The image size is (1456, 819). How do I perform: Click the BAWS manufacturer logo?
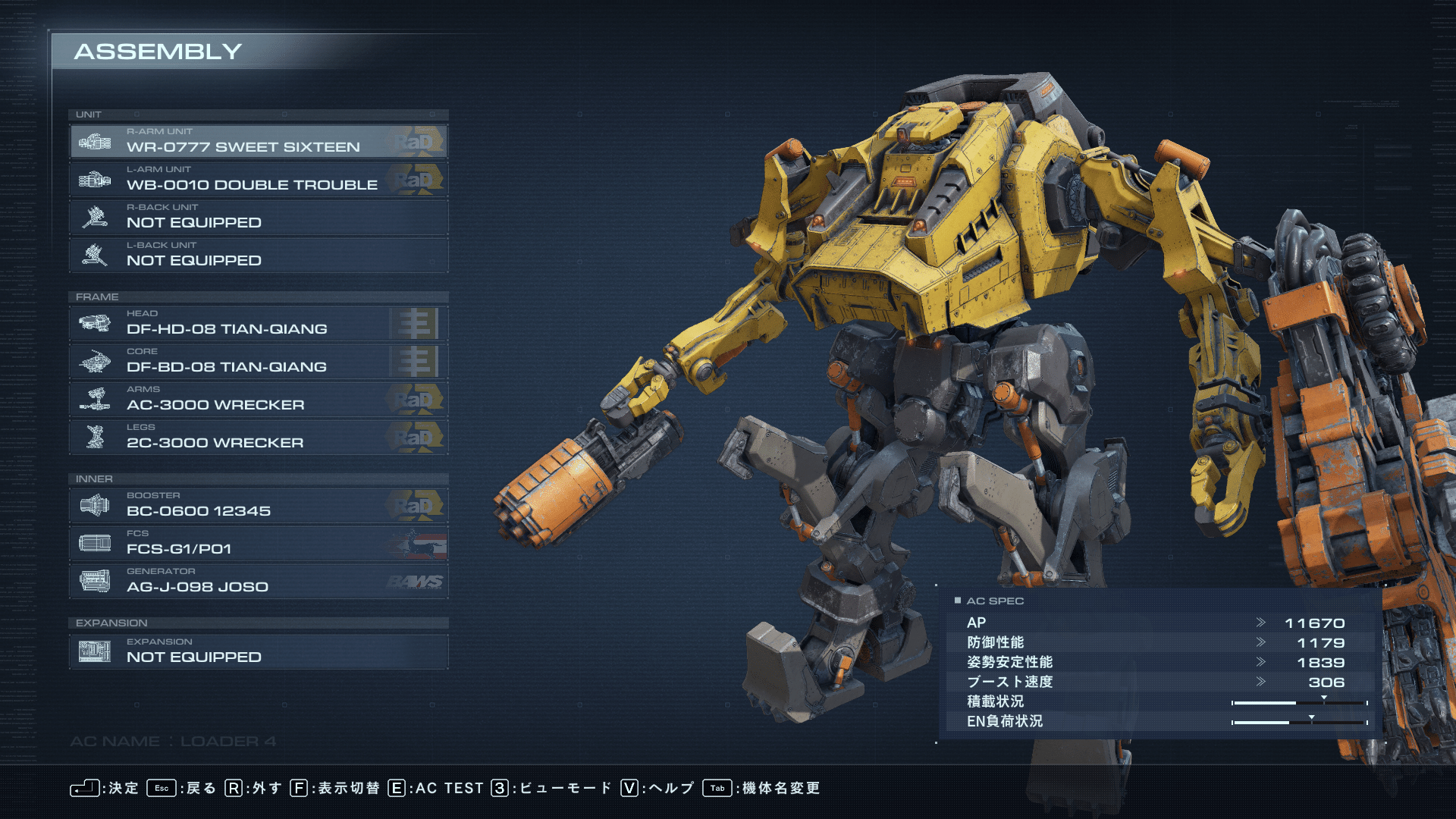[418, 581]
